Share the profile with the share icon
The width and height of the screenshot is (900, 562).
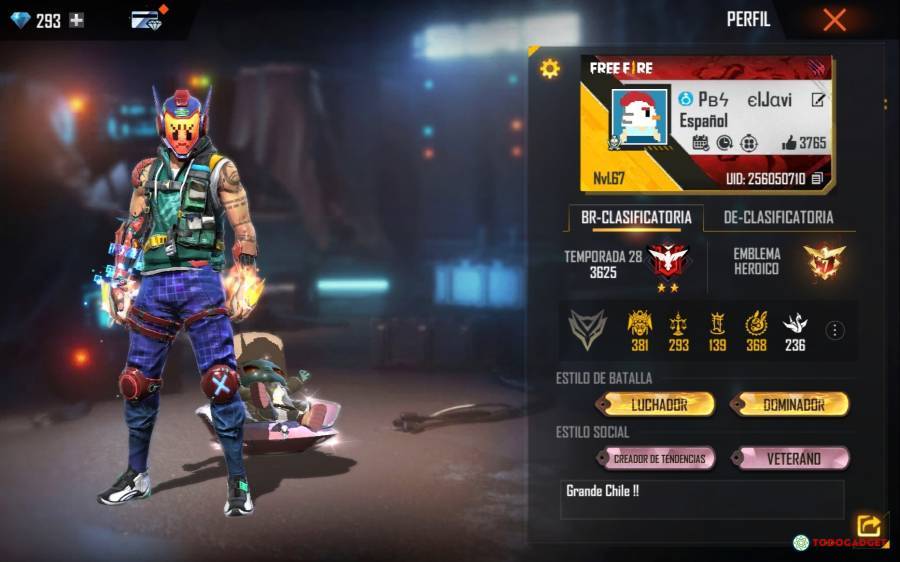(x=867, y=525)
